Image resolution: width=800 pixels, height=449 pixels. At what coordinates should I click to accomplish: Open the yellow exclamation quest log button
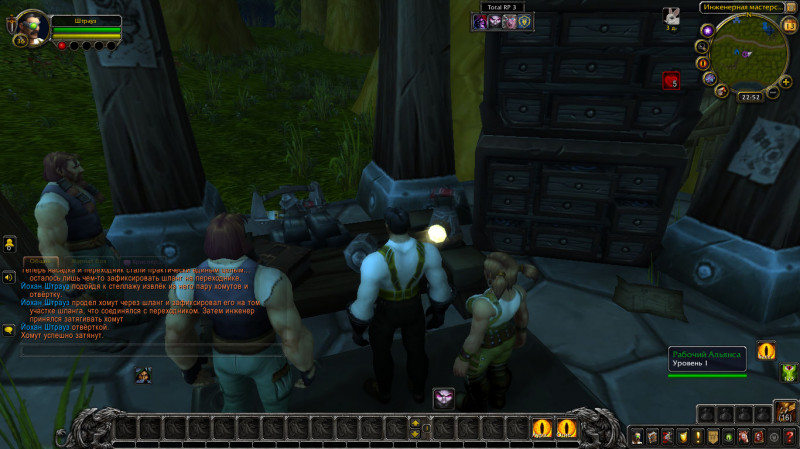coord(697,437)
